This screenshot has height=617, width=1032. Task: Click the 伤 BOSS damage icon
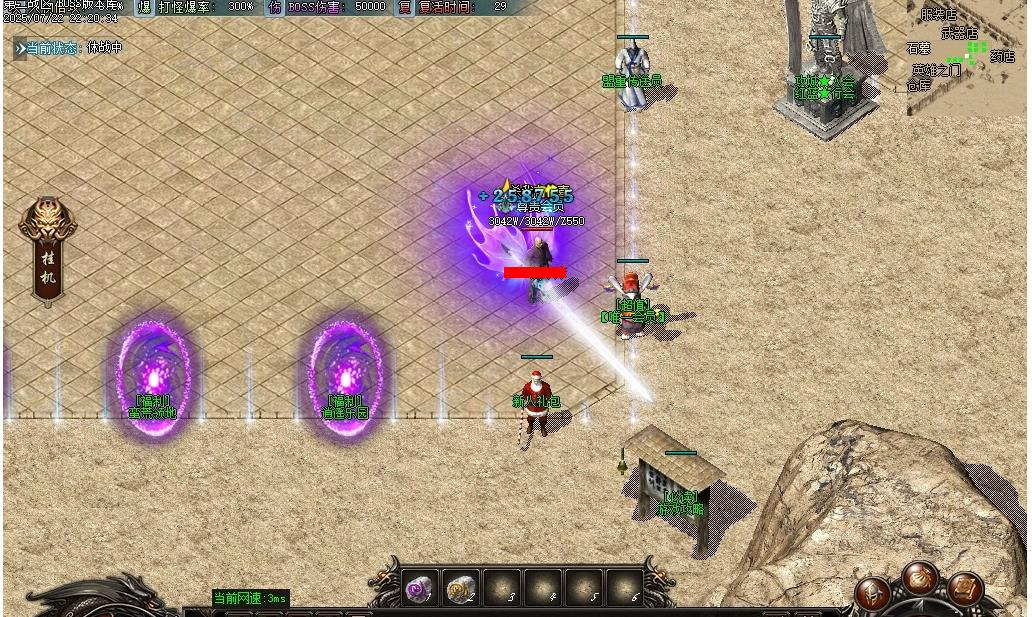click(x=275, y=7)
